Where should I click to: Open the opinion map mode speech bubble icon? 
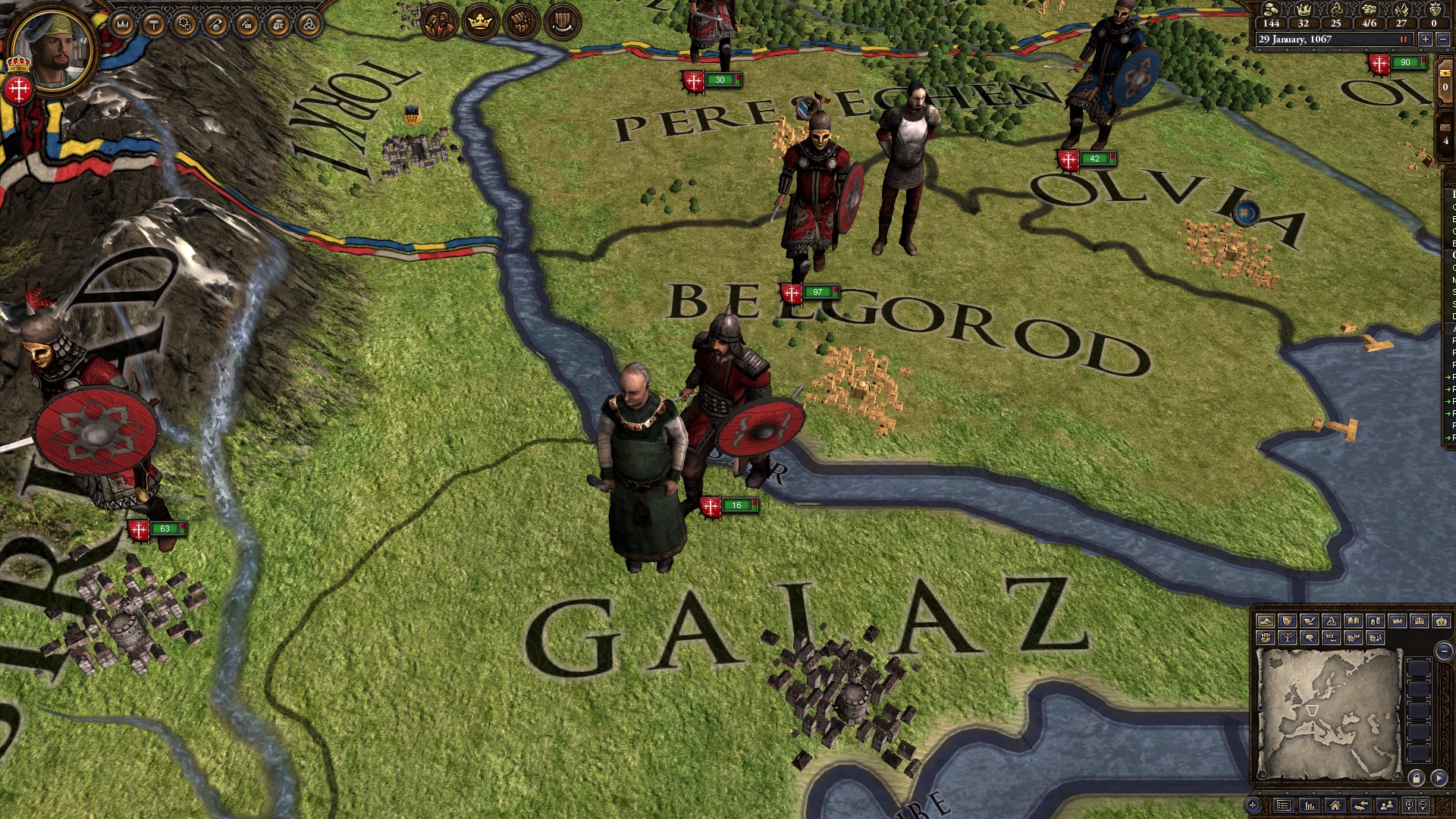(1310, 638)
